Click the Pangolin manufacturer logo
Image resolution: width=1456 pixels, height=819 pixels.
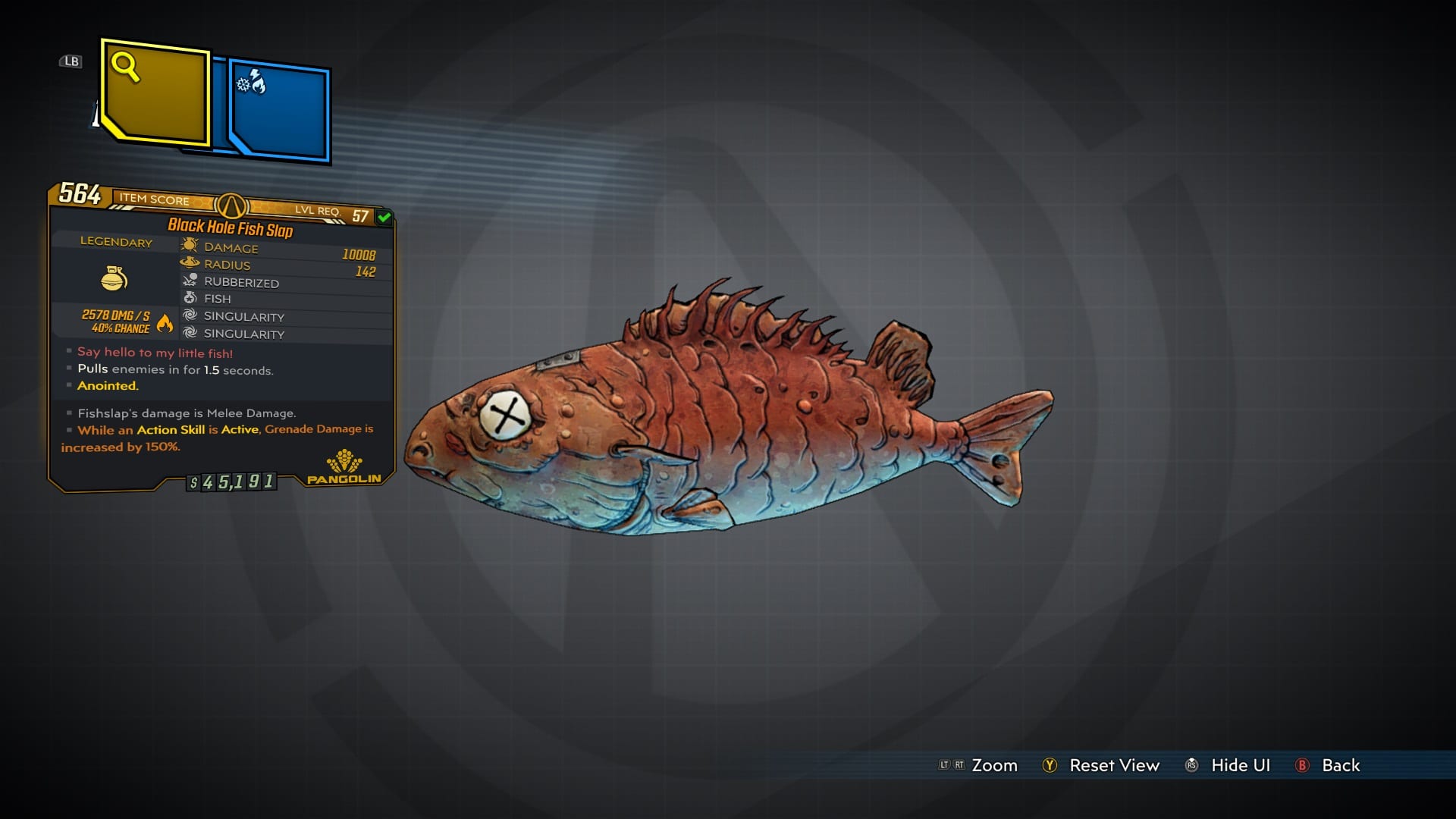tap(345, 462)
